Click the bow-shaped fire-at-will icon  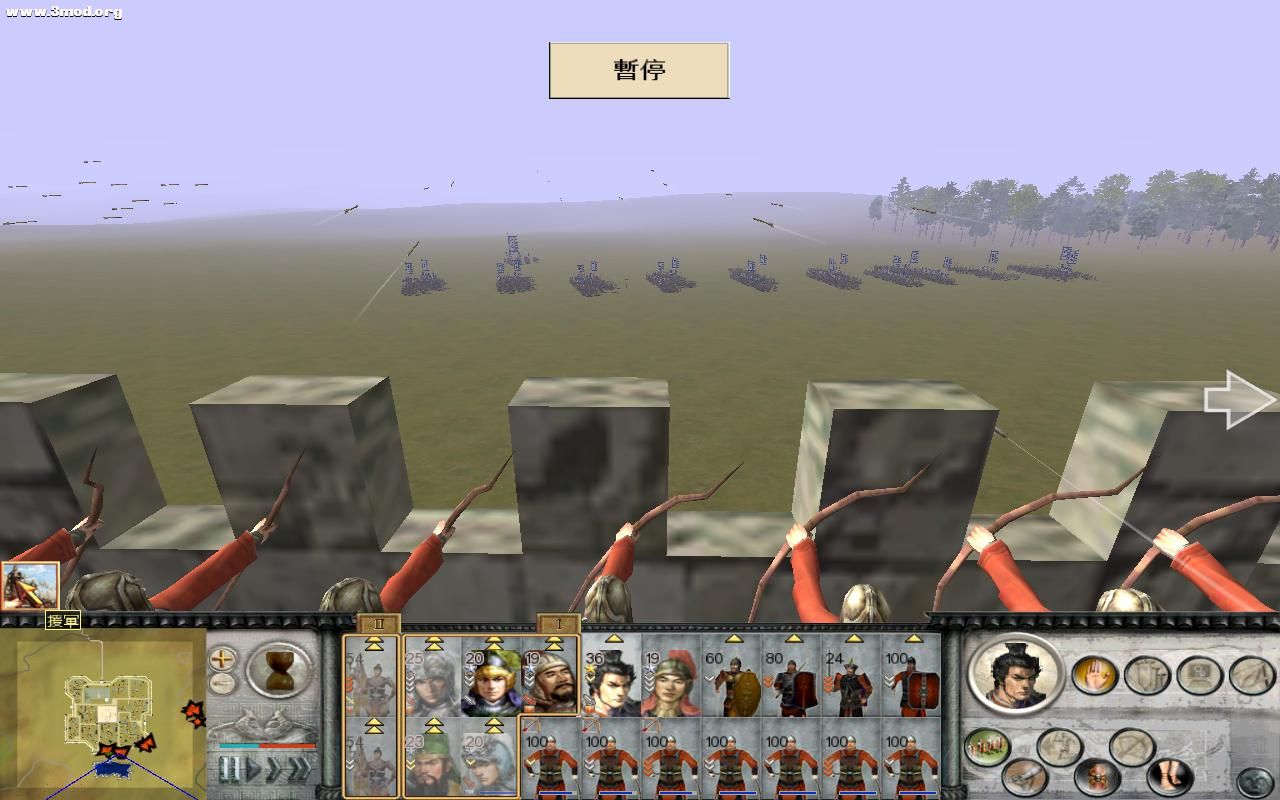click(1131, 746)
